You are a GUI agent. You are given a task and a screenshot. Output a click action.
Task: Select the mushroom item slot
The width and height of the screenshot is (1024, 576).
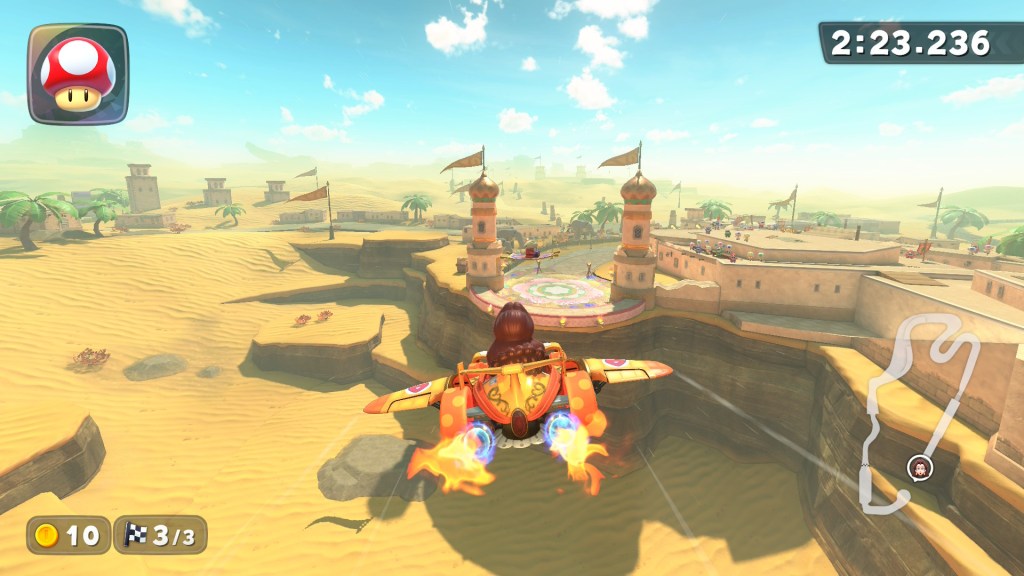pyautogui.click(x=78, y=74)
